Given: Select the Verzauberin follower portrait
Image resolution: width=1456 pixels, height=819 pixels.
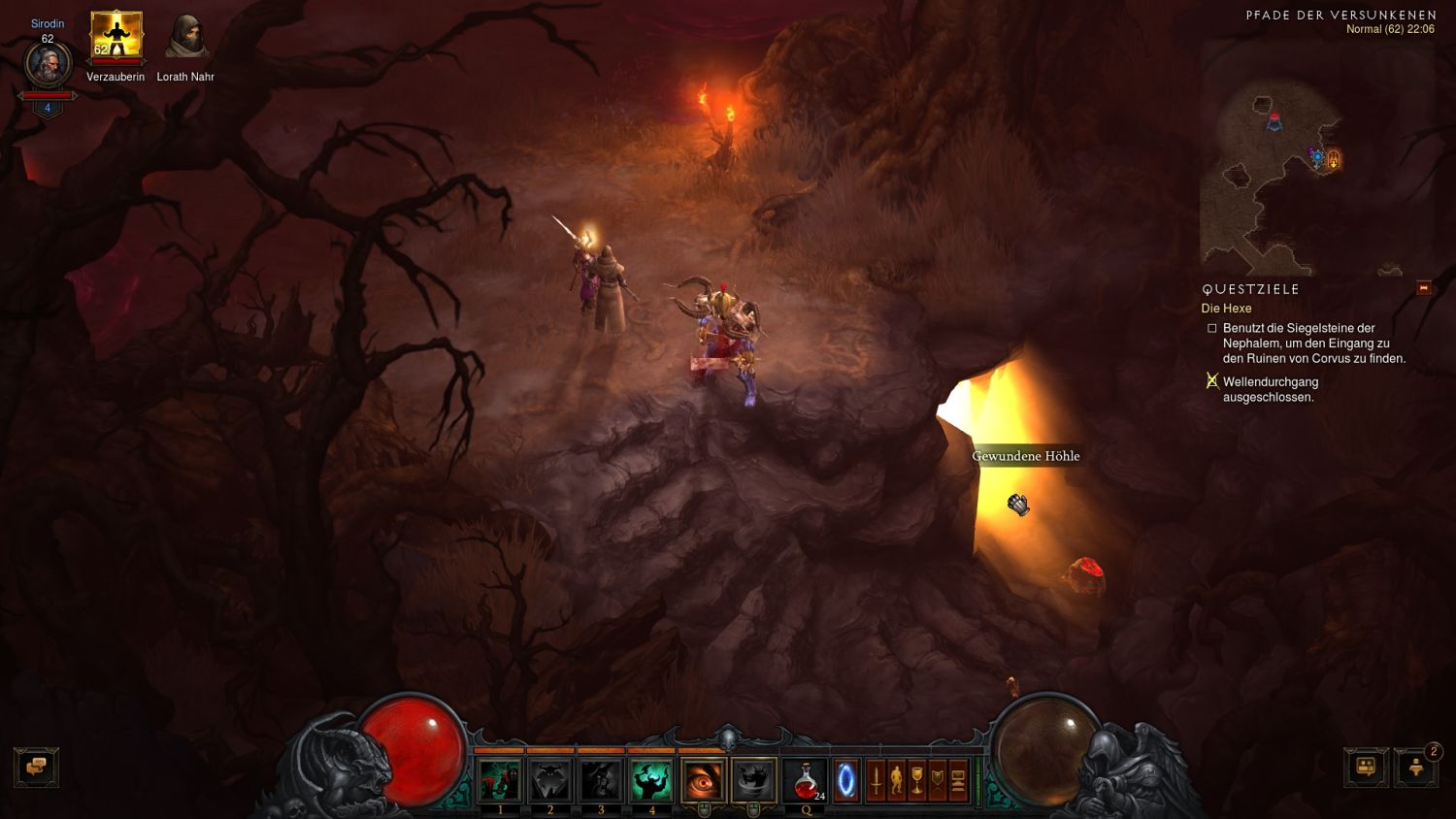Looking at the screenshot, I should coord(116,37).
